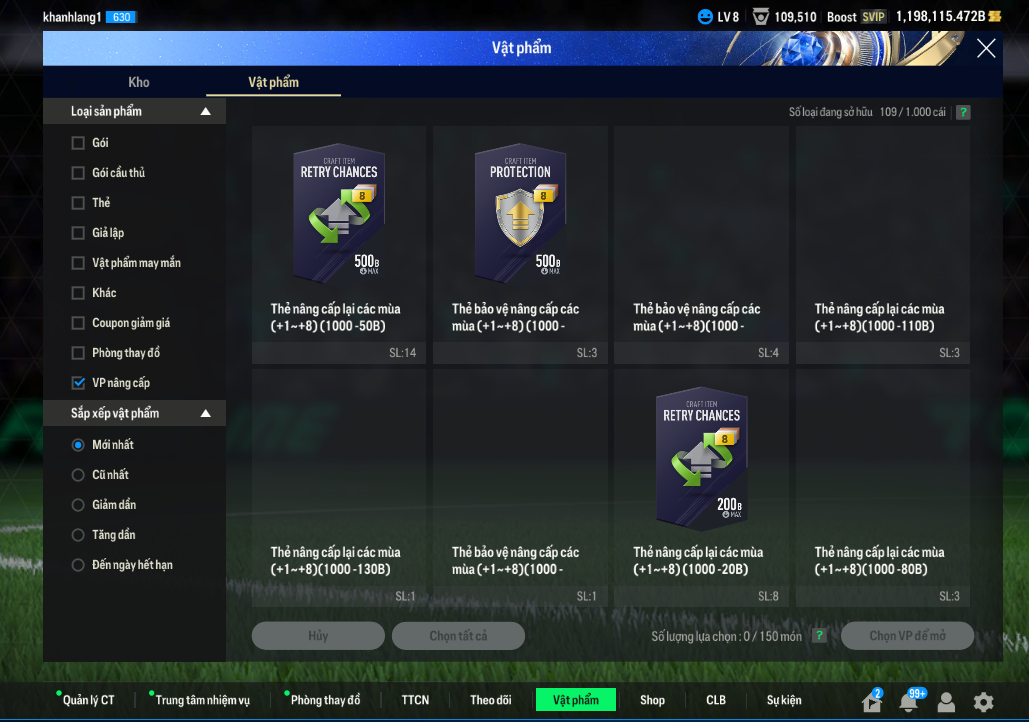
Task: Enable the Coupon giảm giá filter
Action: click(78, 323)
